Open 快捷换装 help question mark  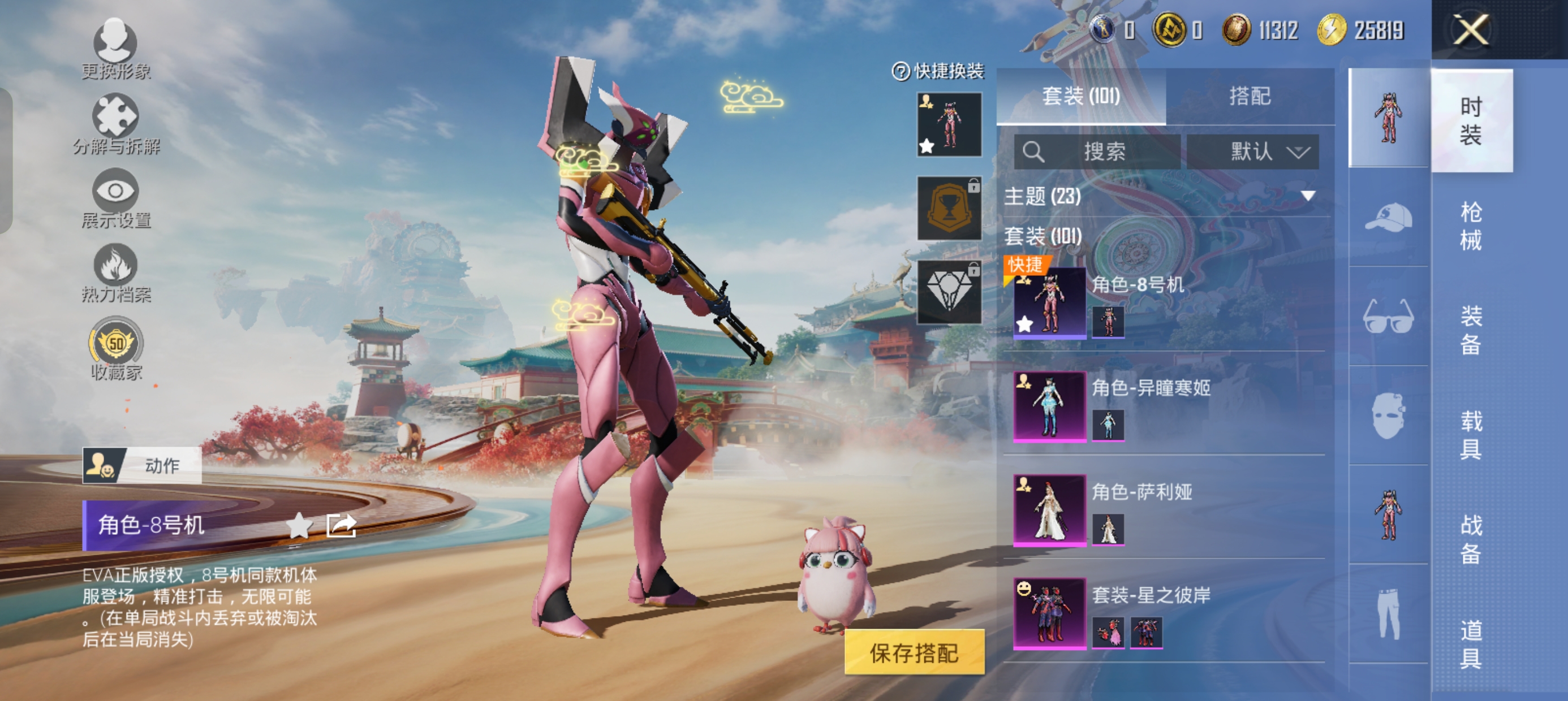tap(901, 71)
